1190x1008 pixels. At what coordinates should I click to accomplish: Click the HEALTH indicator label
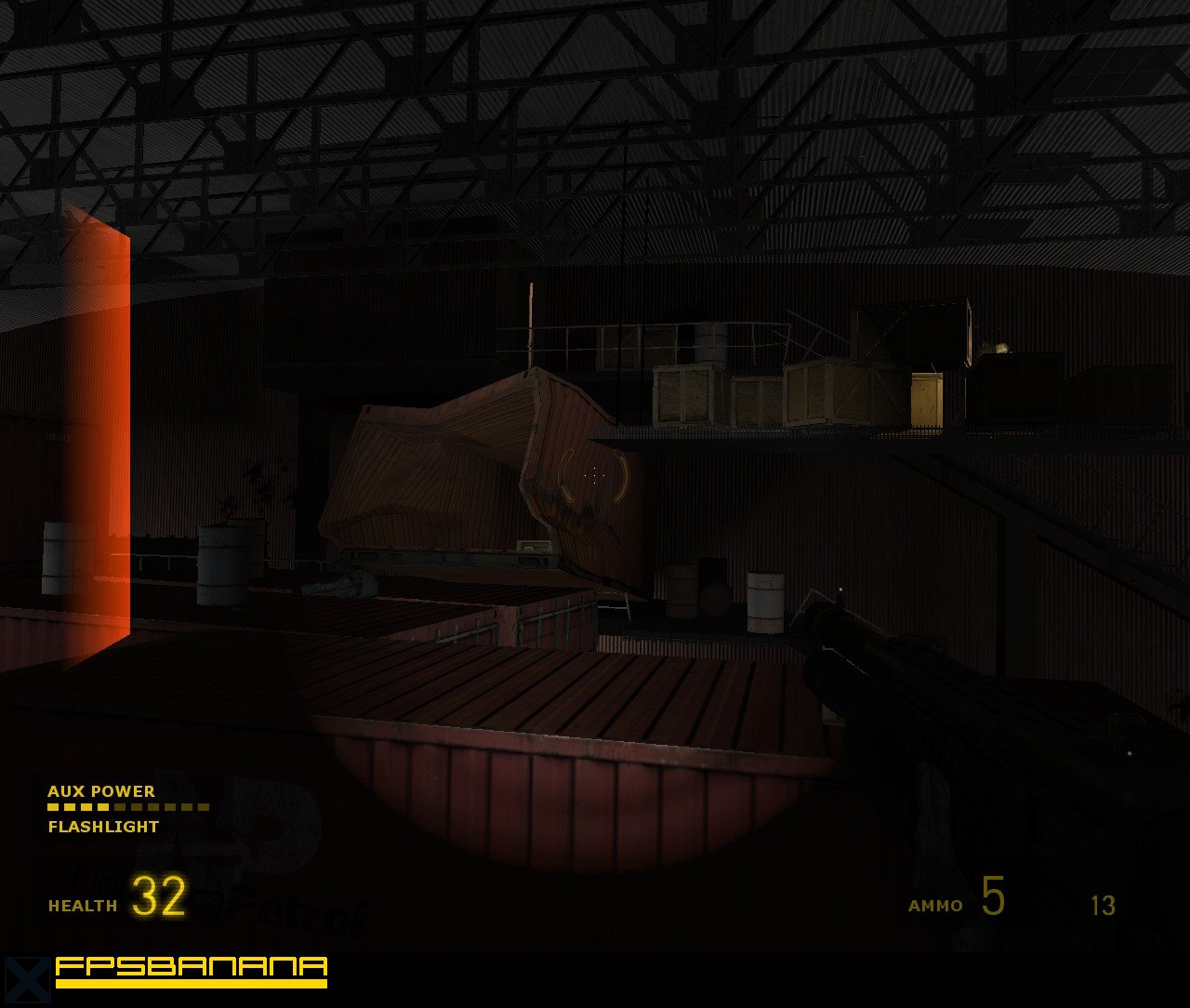pyautogui.click(x=82, y=904)
